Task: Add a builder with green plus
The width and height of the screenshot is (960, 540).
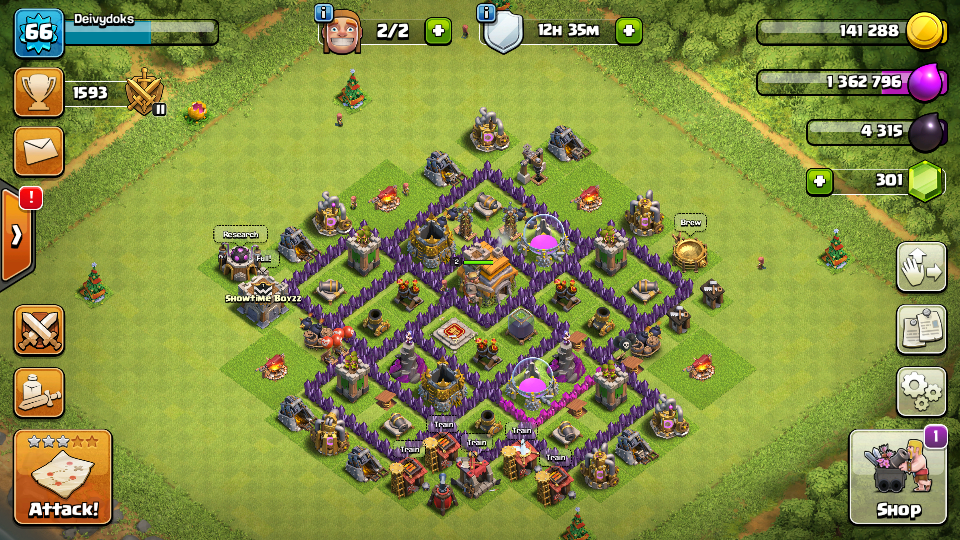Action: coord(438,31)
